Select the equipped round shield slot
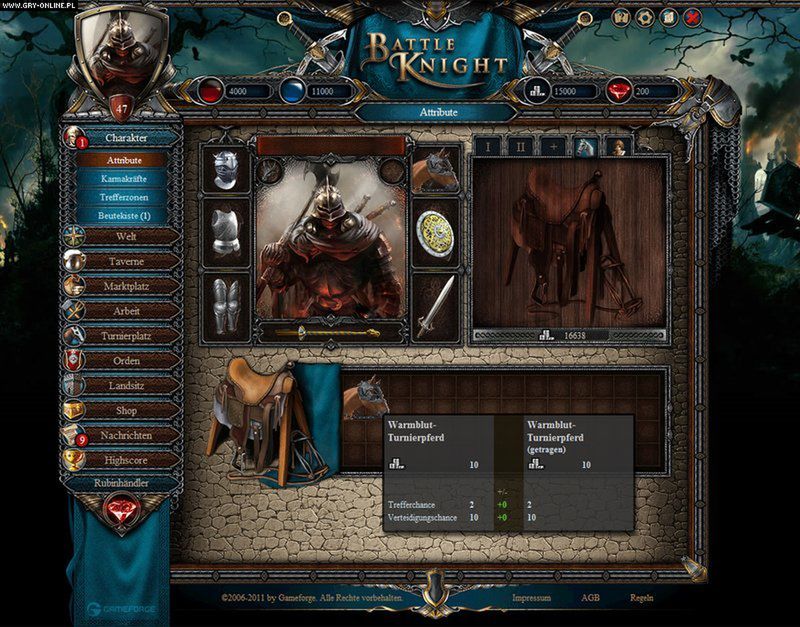800x627 pixels. click(x=435, y=231)
